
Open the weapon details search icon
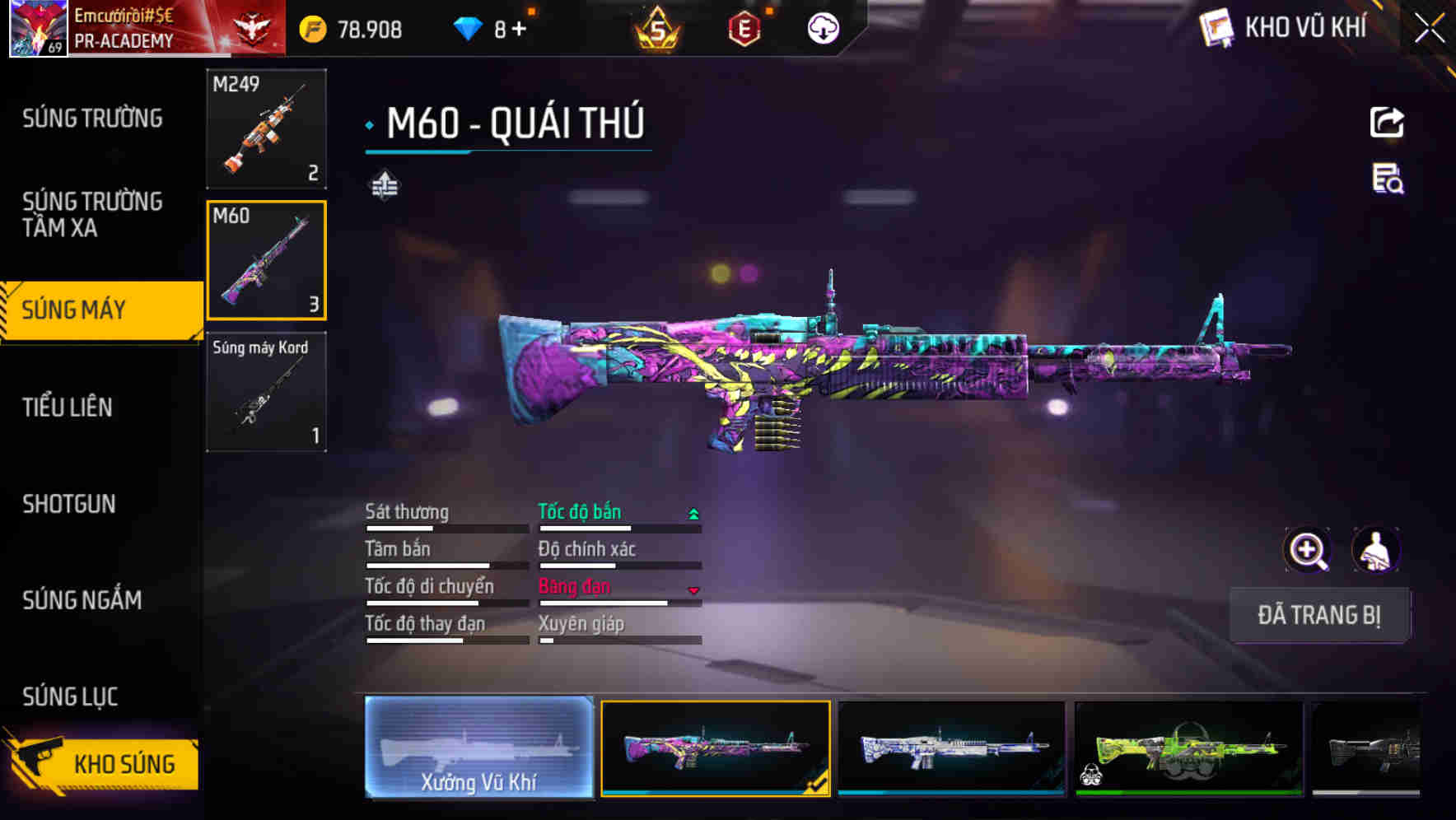pyautogui.click(x=1388, y=179)
